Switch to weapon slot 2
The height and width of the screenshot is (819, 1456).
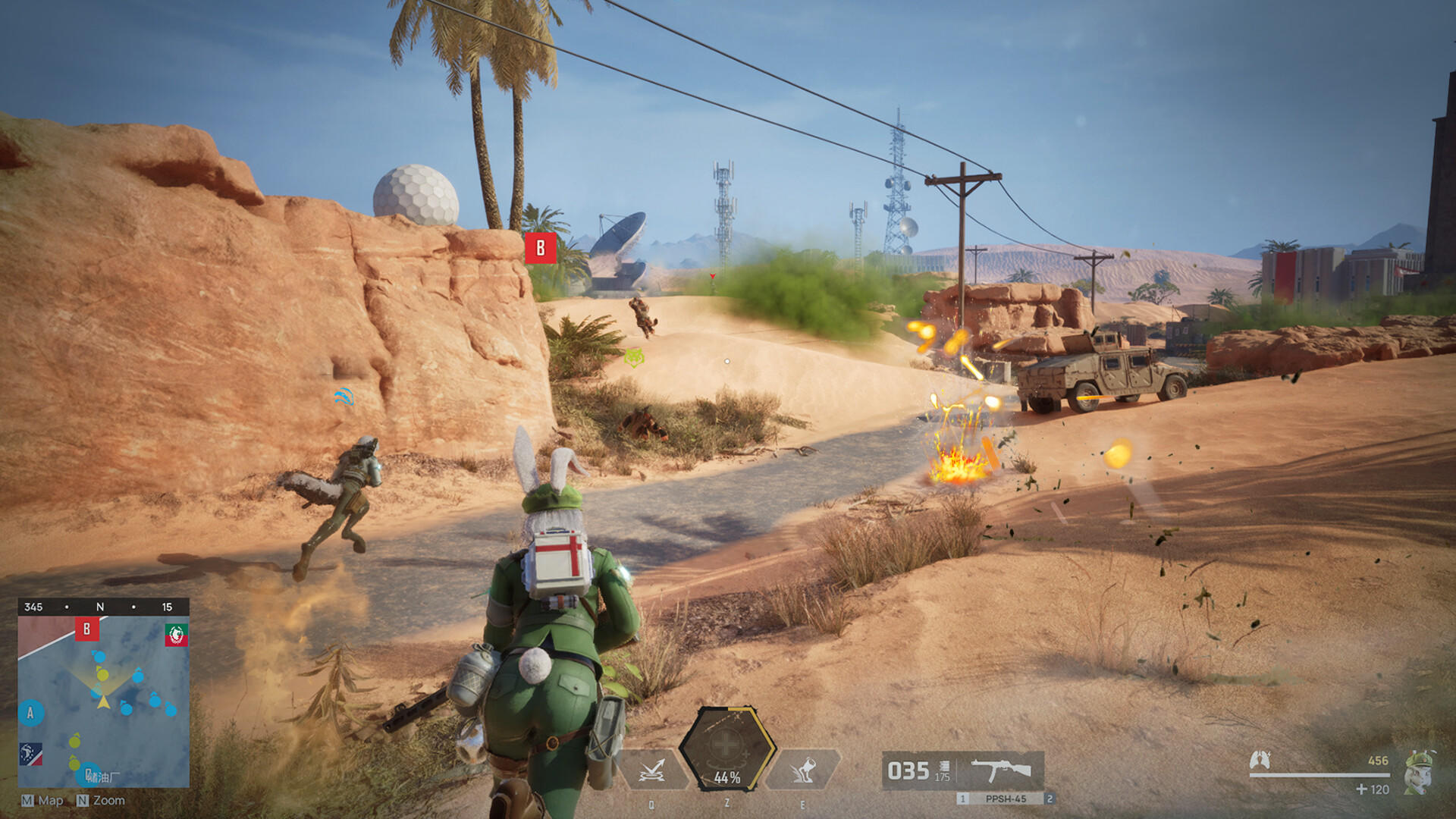point(1050,799)
